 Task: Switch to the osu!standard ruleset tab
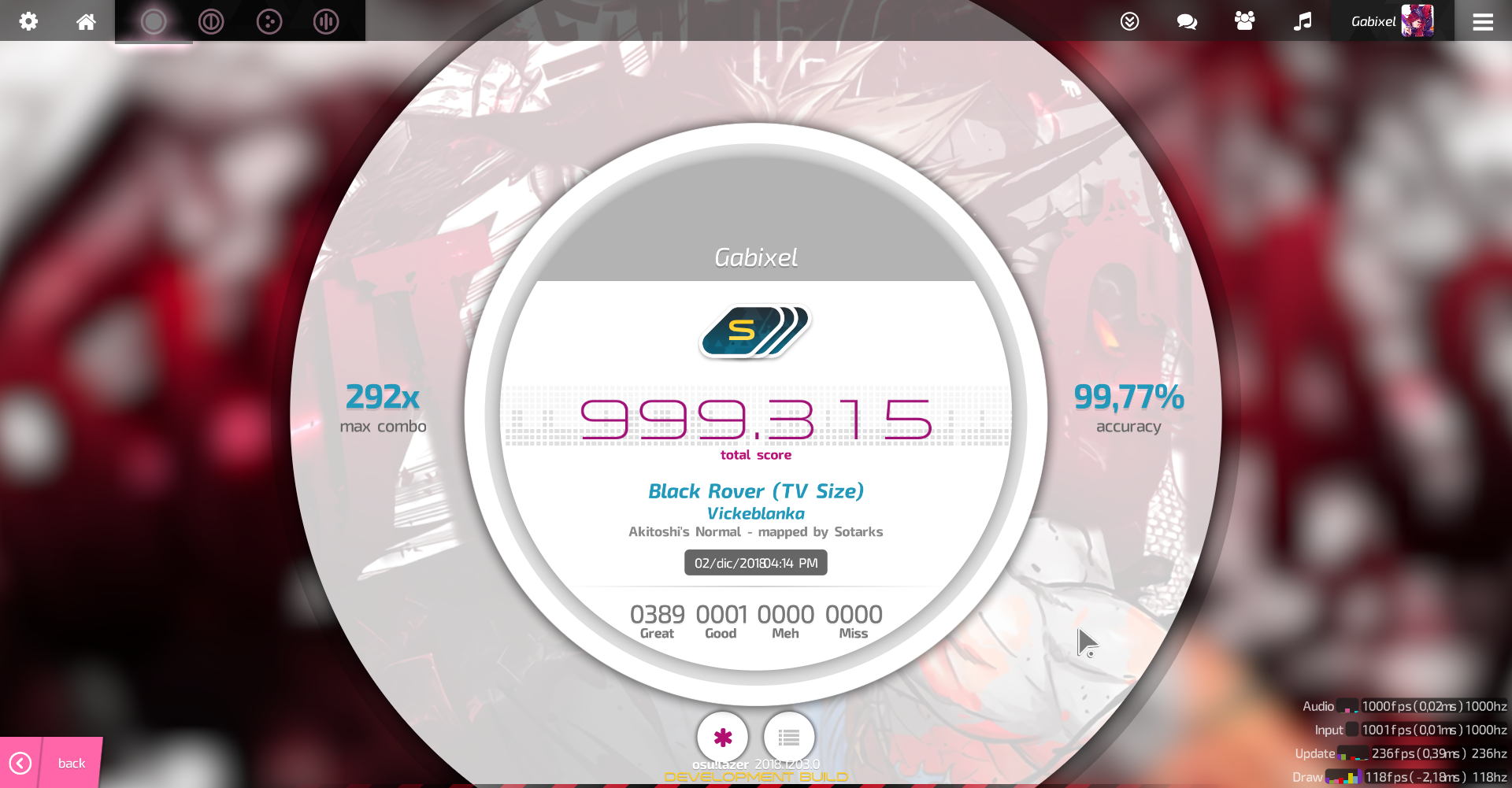[154, 22]
